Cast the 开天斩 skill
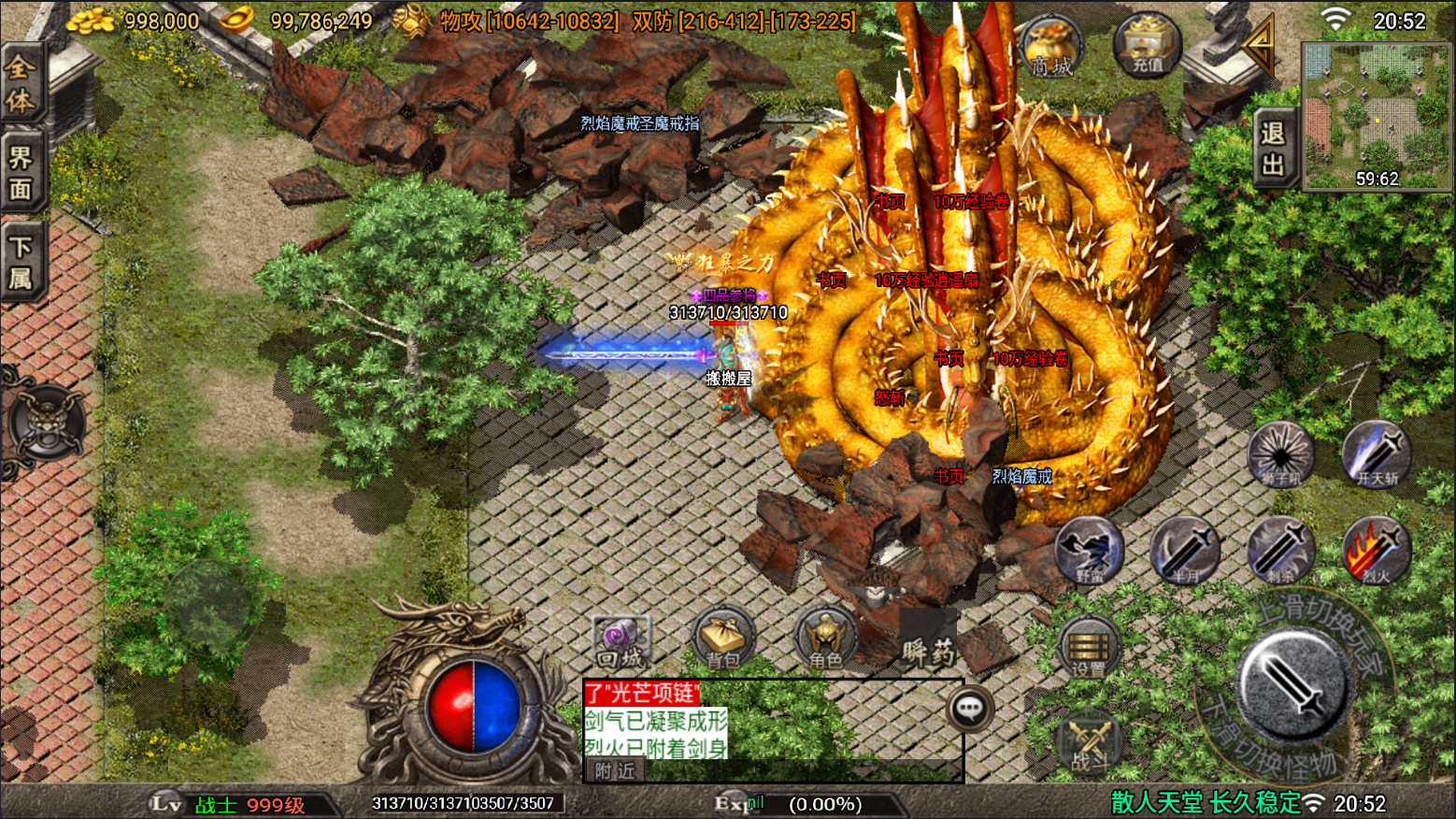The image size is (1456, 819). tap(1376, 453)
